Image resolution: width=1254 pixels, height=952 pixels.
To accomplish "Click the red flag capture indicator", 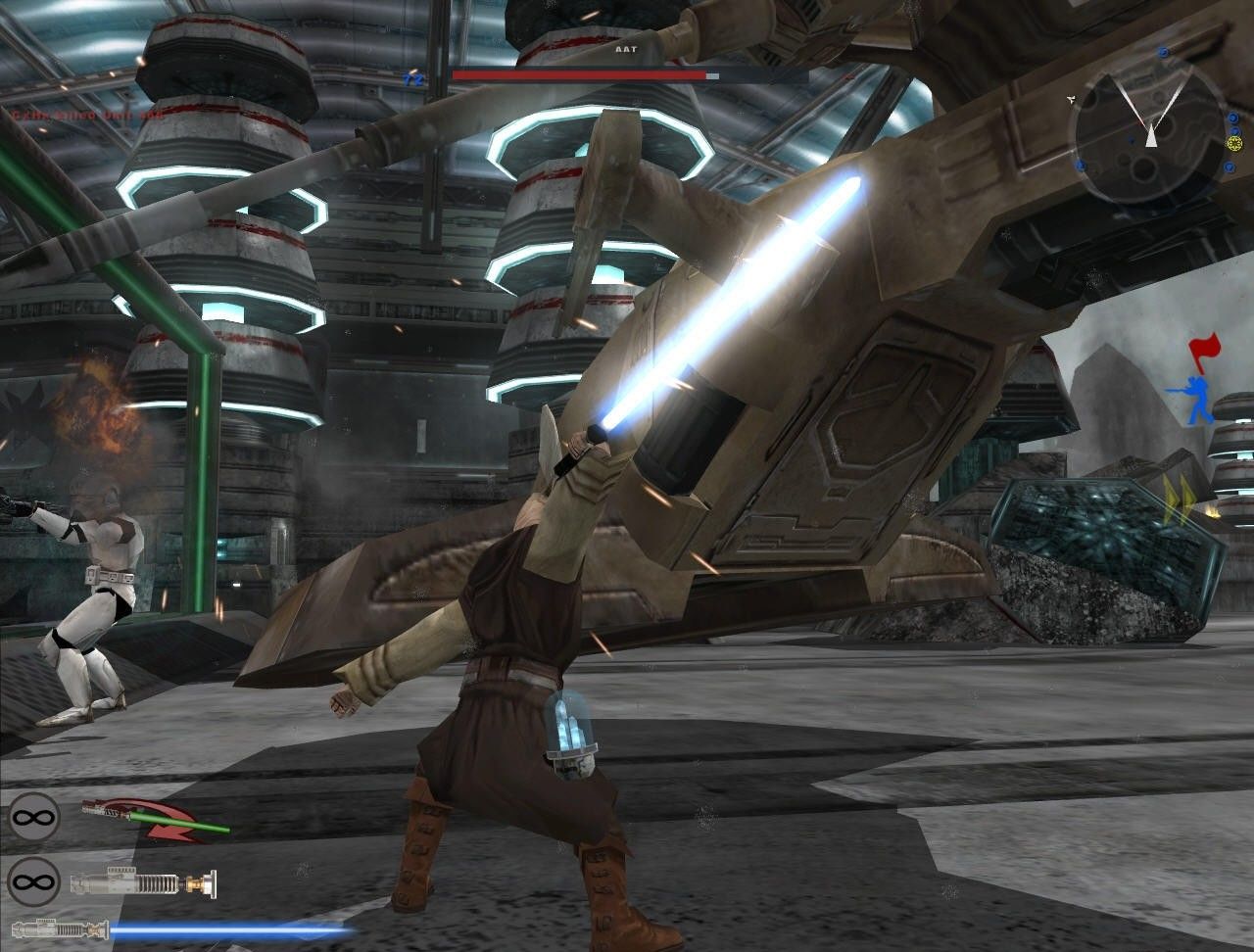I will click(x=1206, y=351).
